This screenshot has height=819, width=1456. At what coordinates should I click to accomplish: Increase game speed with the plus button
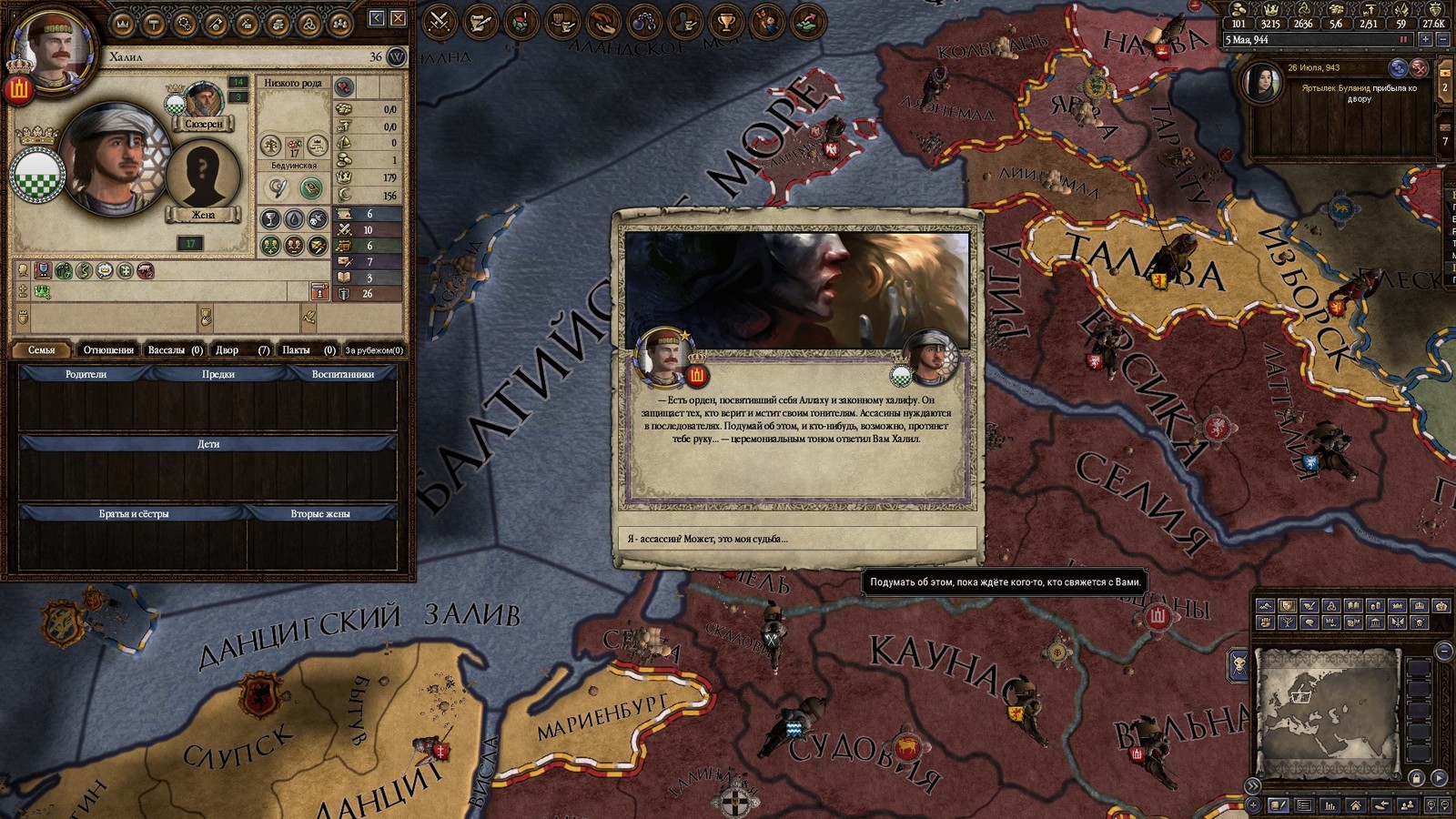[1425, 40]
